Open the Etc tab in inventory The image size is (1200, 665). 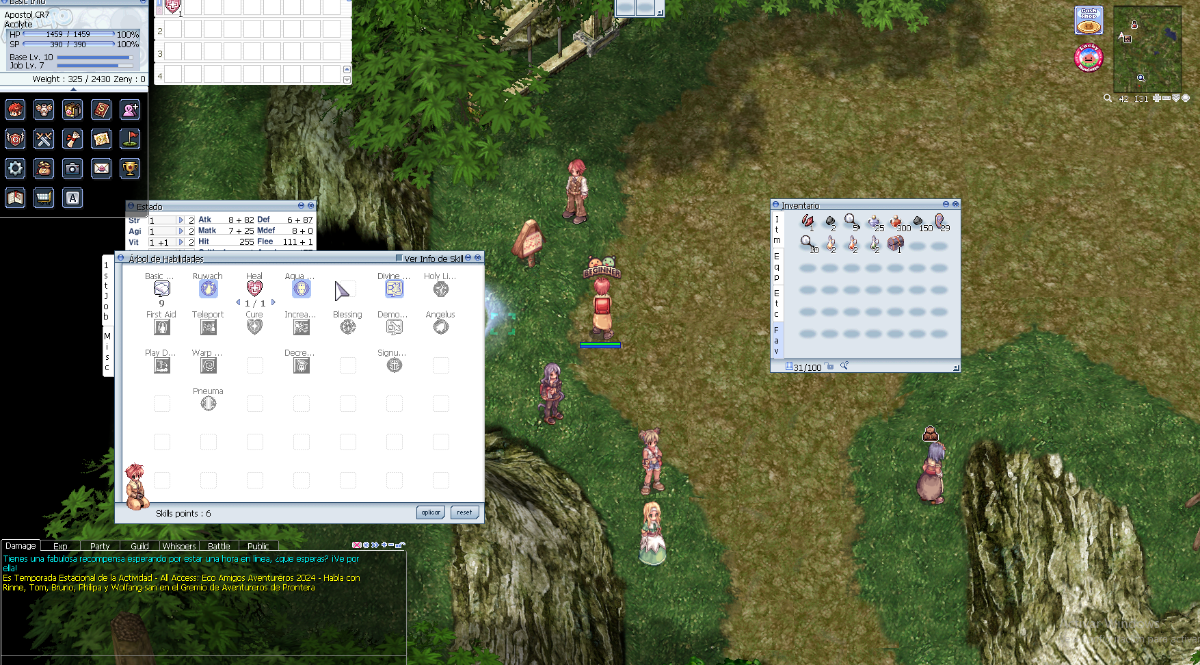[x=777, y=298]
